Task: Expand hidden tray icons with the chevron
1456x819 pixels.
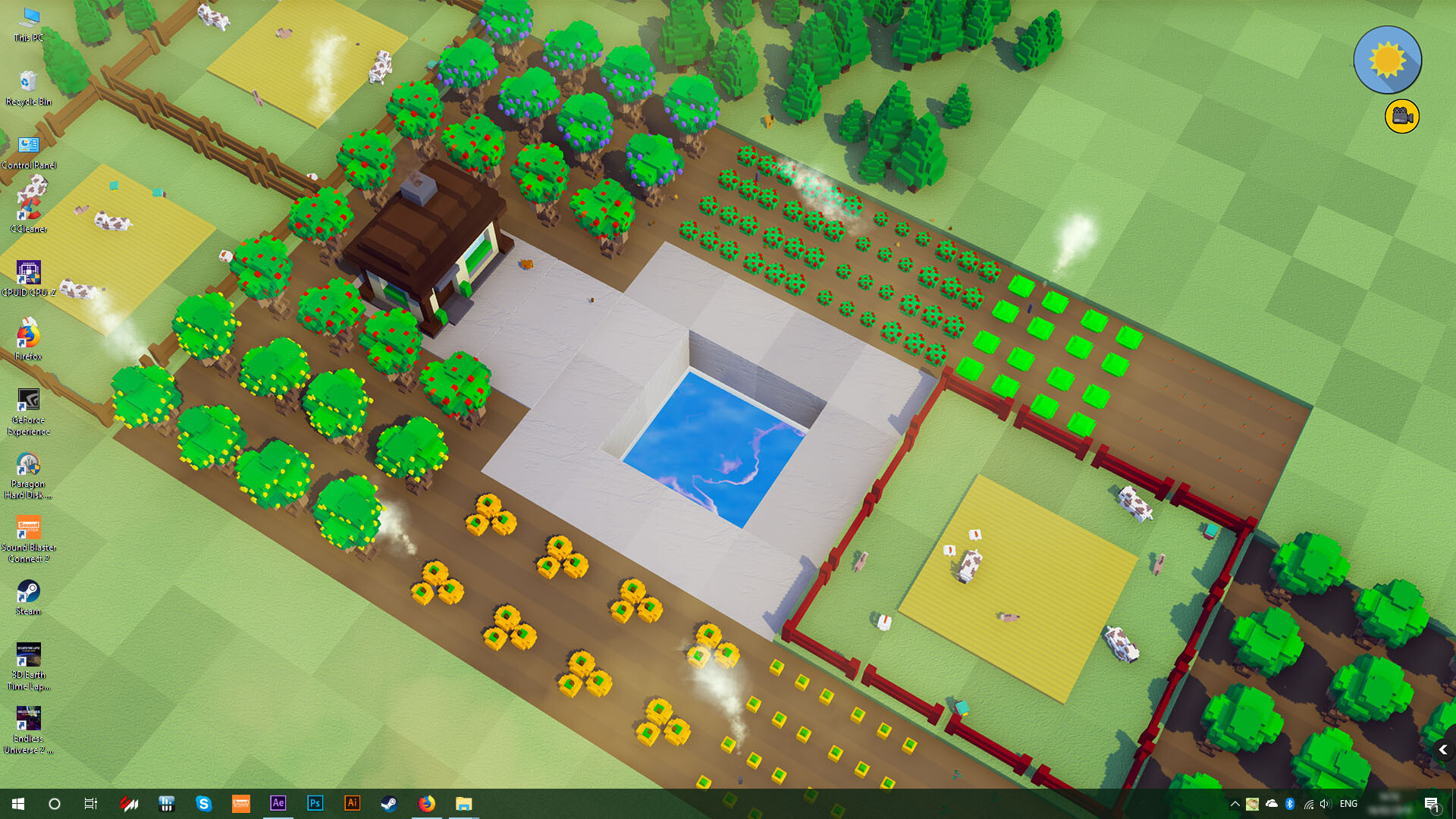Action: point(1235,804)
